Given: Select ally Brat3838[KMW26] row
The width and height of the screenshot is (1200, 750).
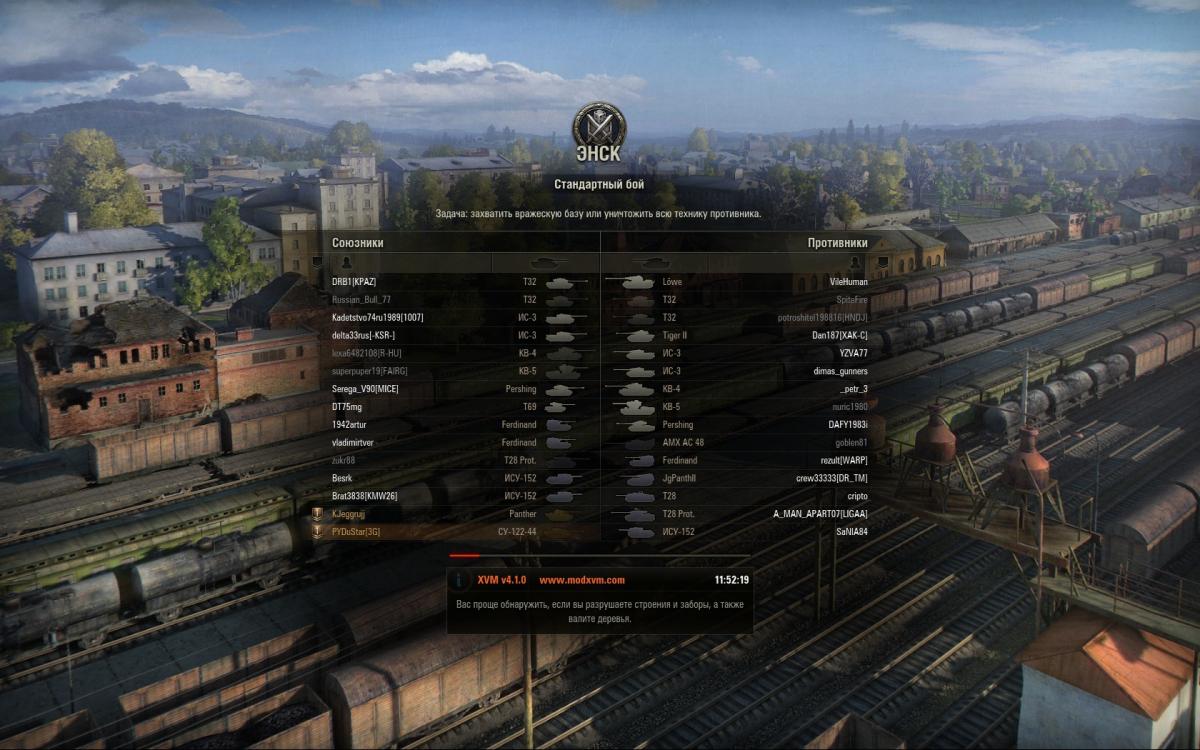Looking at the screenshot, I should (x=365, y=496).
